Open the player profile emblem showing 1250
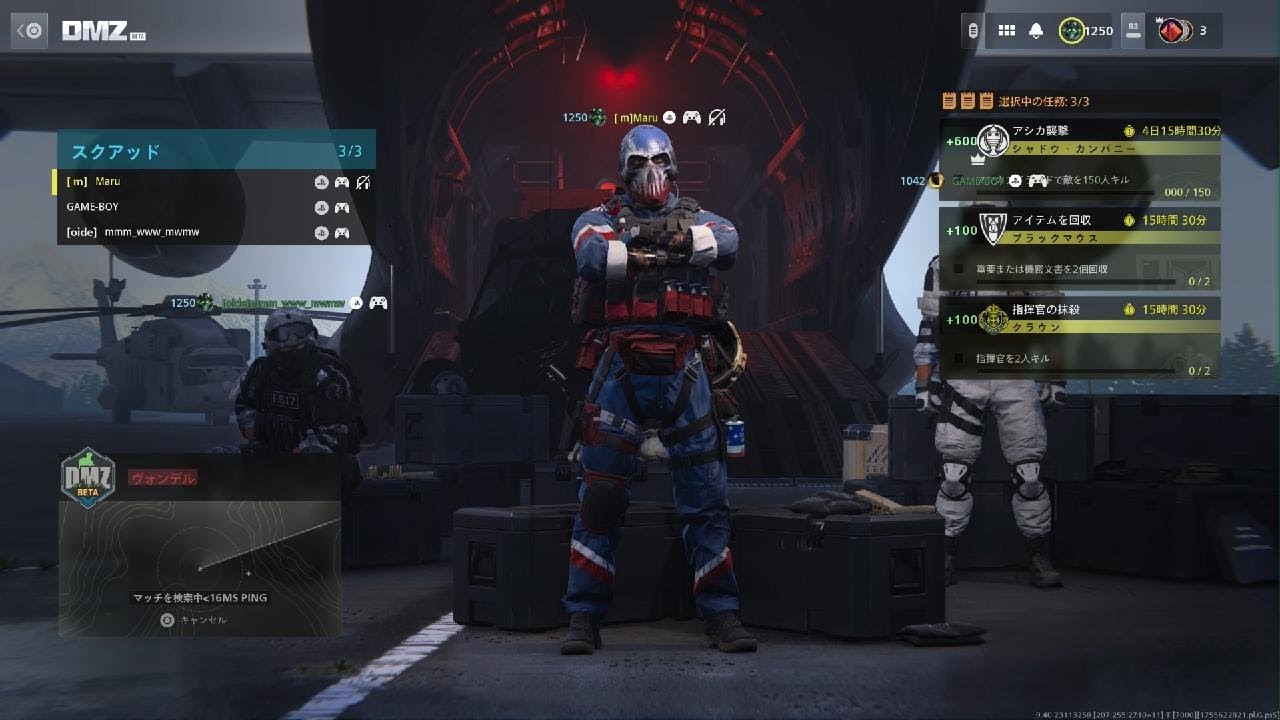The height and width of the screenshot is (720, 1280). (1072, 30)
